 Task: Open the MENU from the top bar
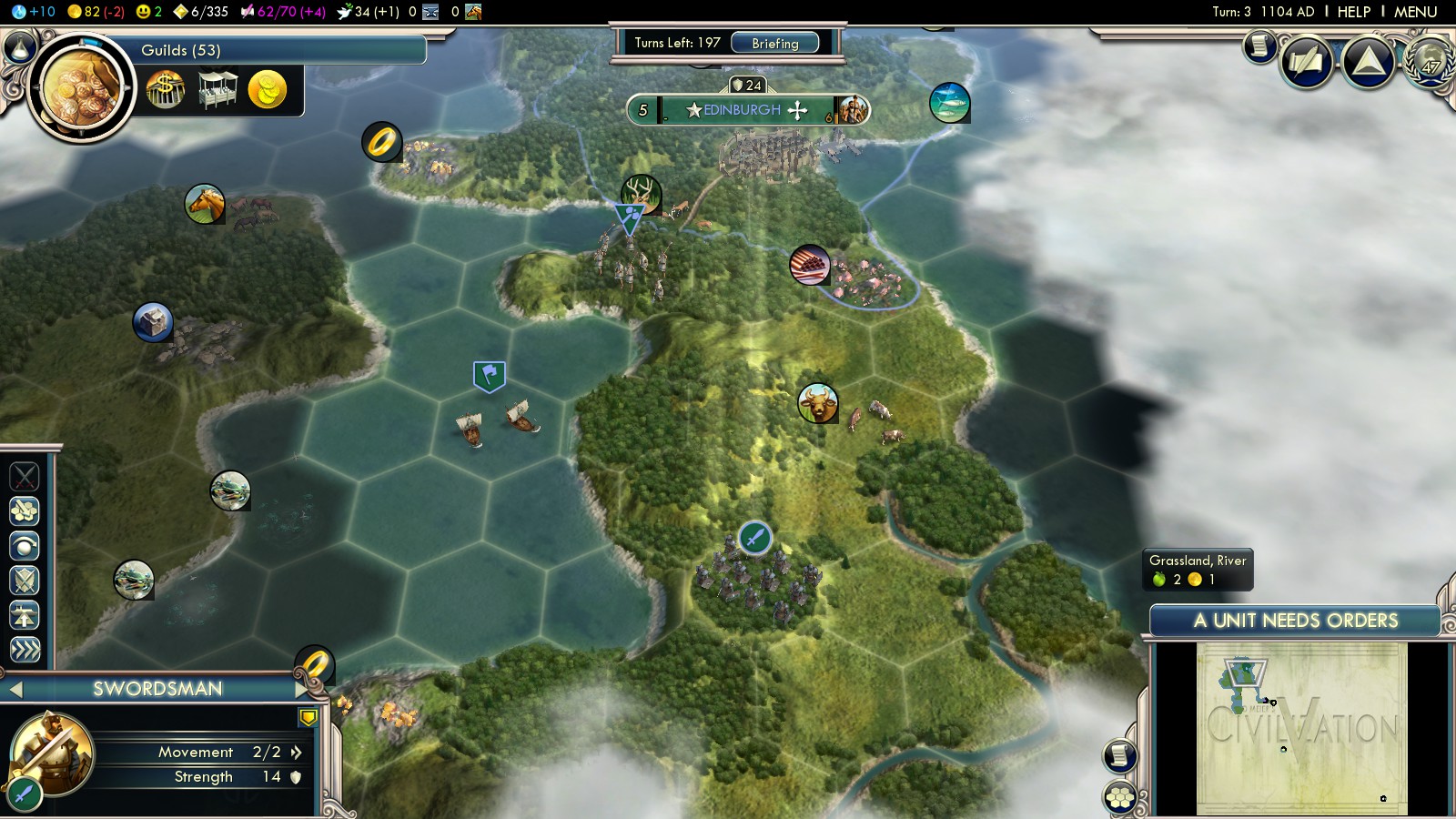coord(1415,12)
